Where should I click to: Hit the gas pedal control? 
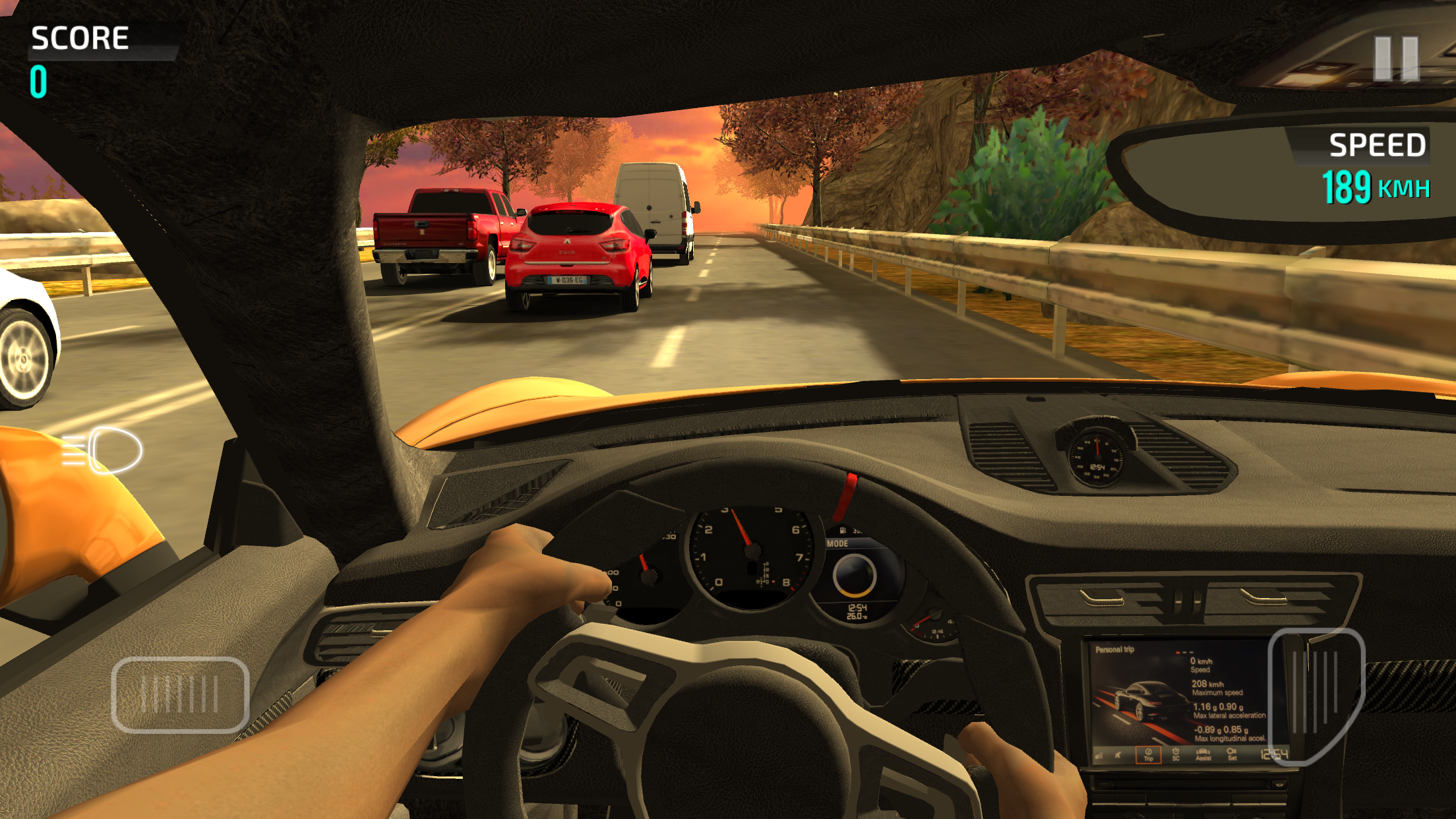[x=1315, y=694]
